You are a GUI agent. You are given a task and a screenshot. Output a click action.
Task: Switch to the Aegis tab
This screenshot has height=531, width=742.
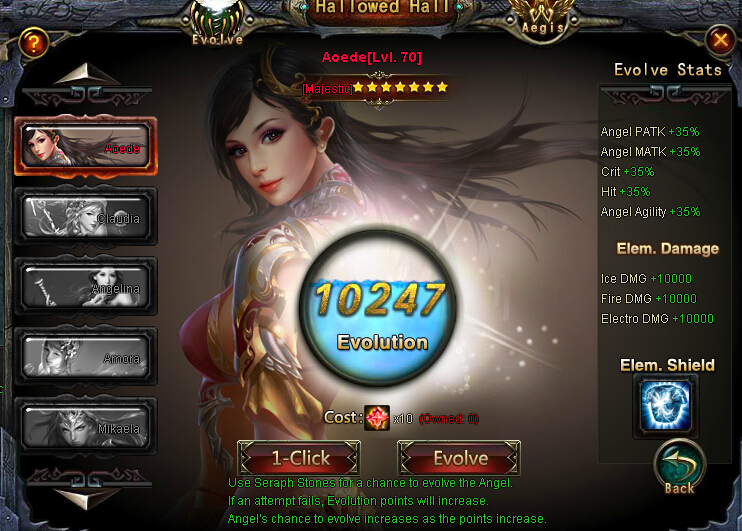click(x=542, y=20)
